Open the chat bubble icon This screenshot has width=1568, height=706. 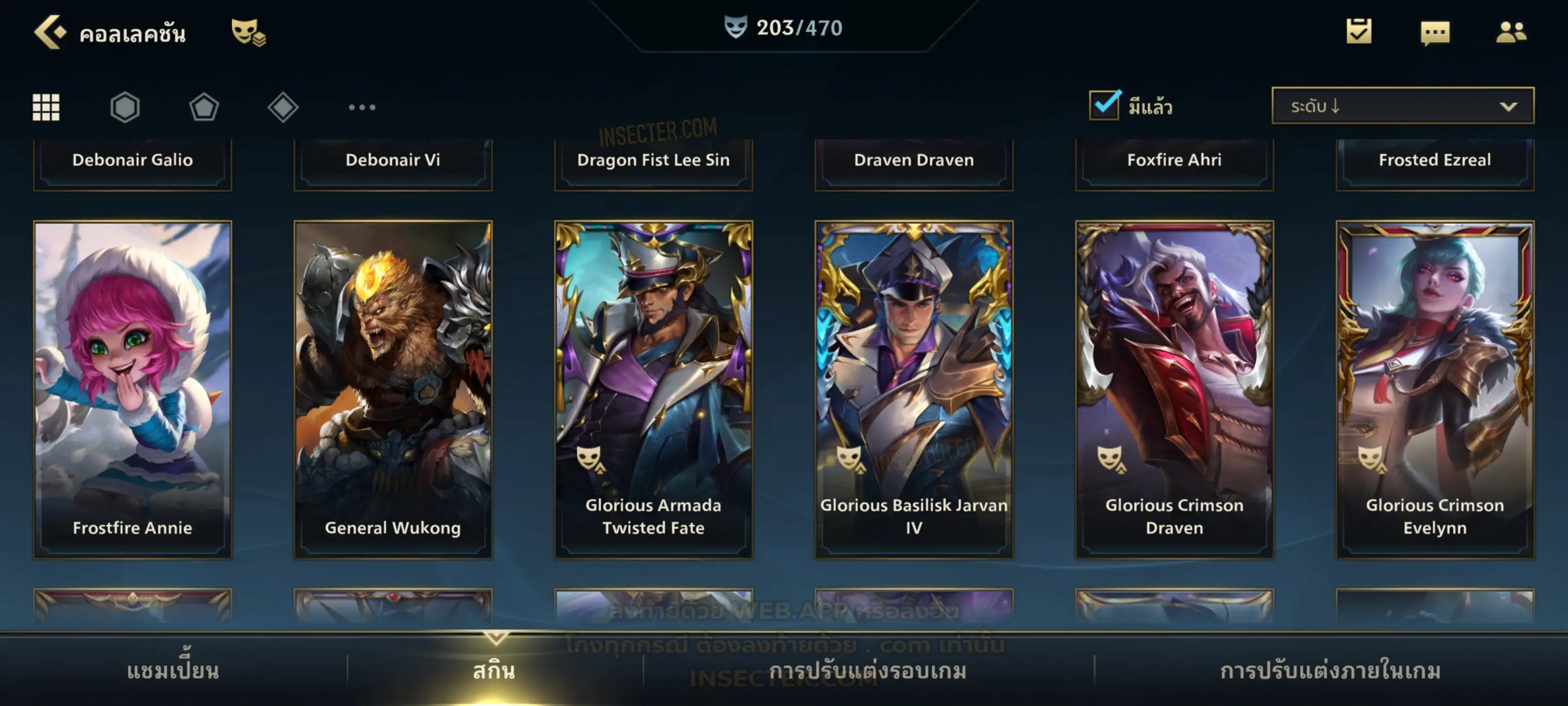point(1435,33)
